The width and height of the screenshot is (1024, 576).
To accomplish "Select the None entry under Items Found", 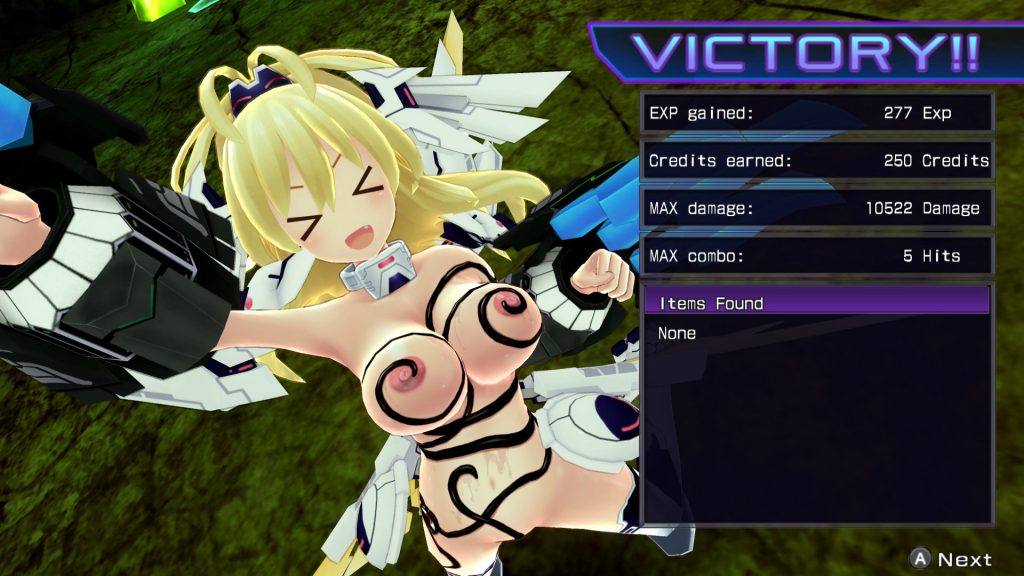I will pos(677,333).
